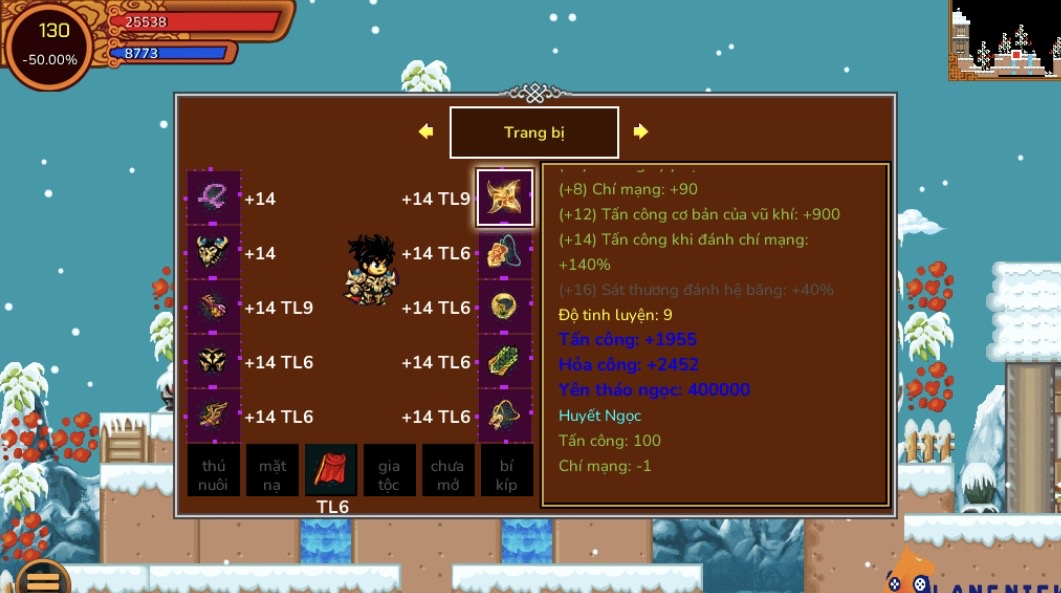
Task: Go to the previous tab with the left arrow
Action: [426, 132]
